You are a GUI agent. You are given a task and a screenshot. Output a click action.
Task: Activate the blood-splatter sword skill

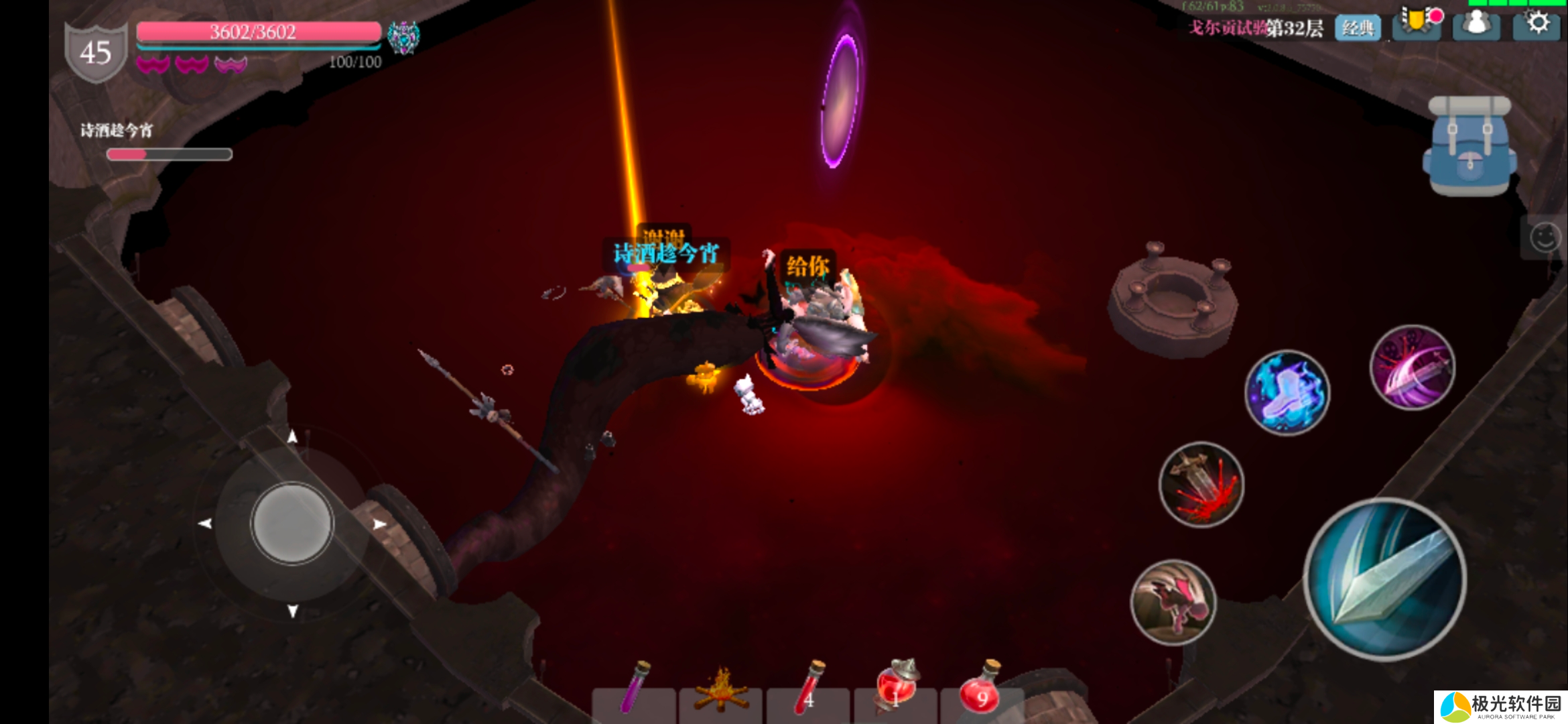click(x=1201, y=484)
